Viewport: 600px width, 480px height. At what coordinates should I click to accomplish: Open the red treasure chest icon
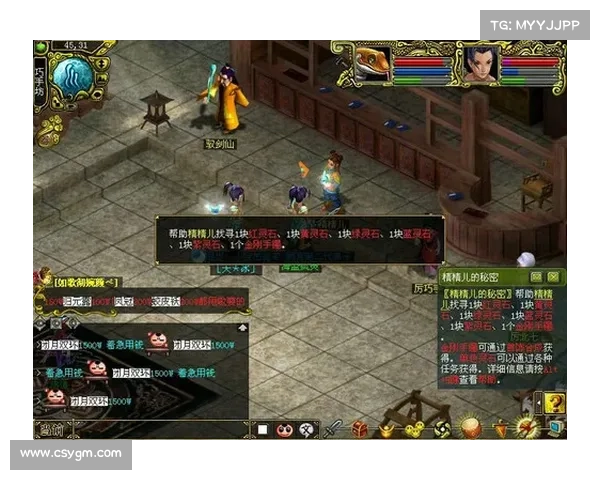tap(360, 429)
